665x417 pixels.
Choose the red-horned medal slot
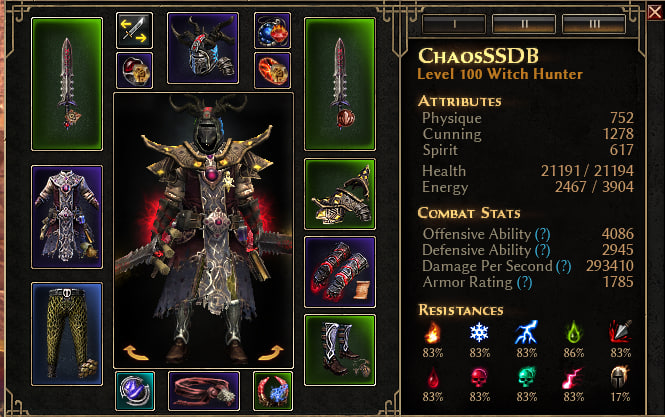272,391
